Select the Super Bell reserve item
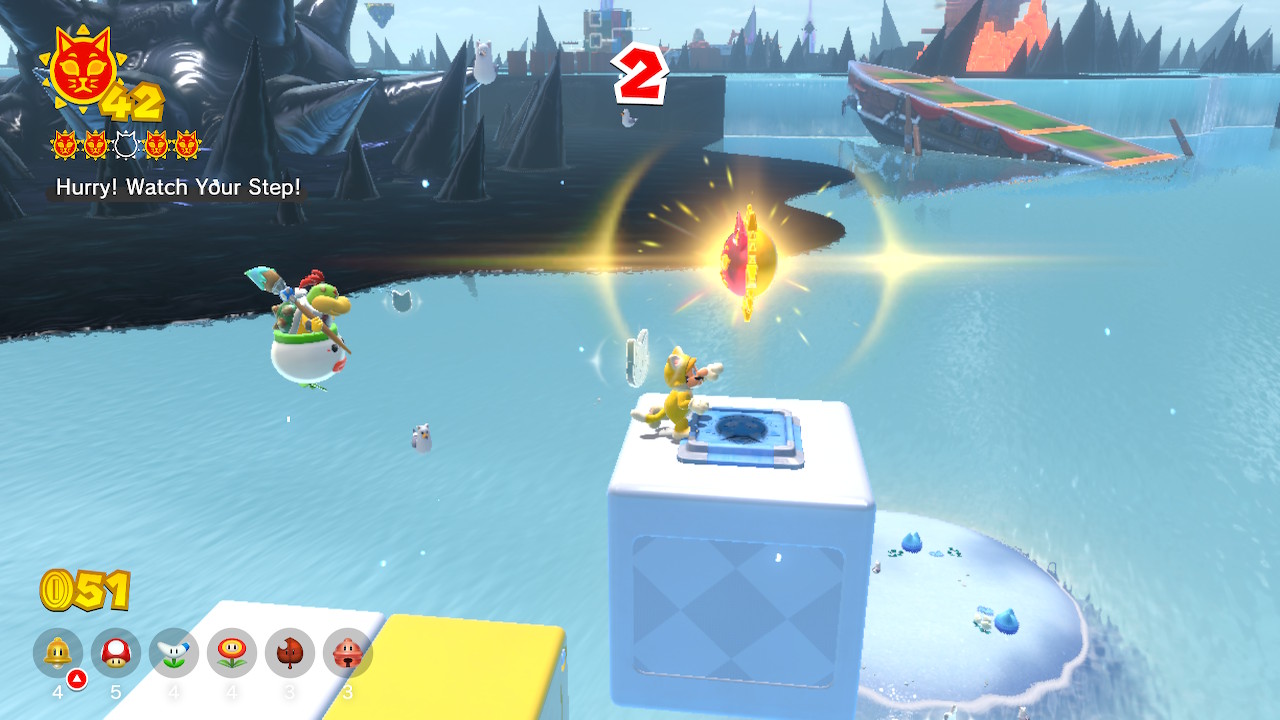The height and width of the screenshot is (720, 1280). tap(58, 653)
